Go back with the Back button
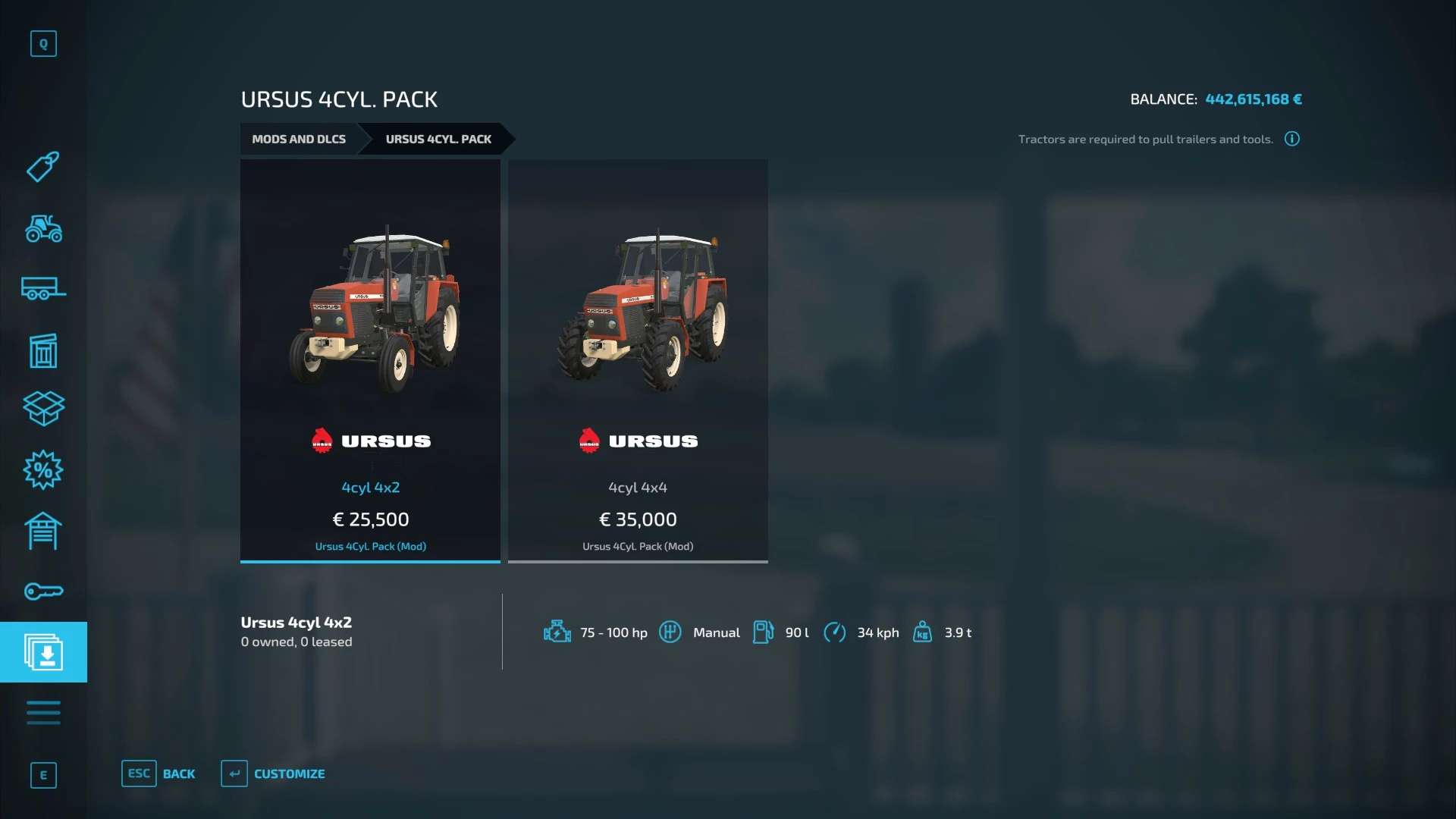This screenshot has width=1456, height=819. [159, 773]
